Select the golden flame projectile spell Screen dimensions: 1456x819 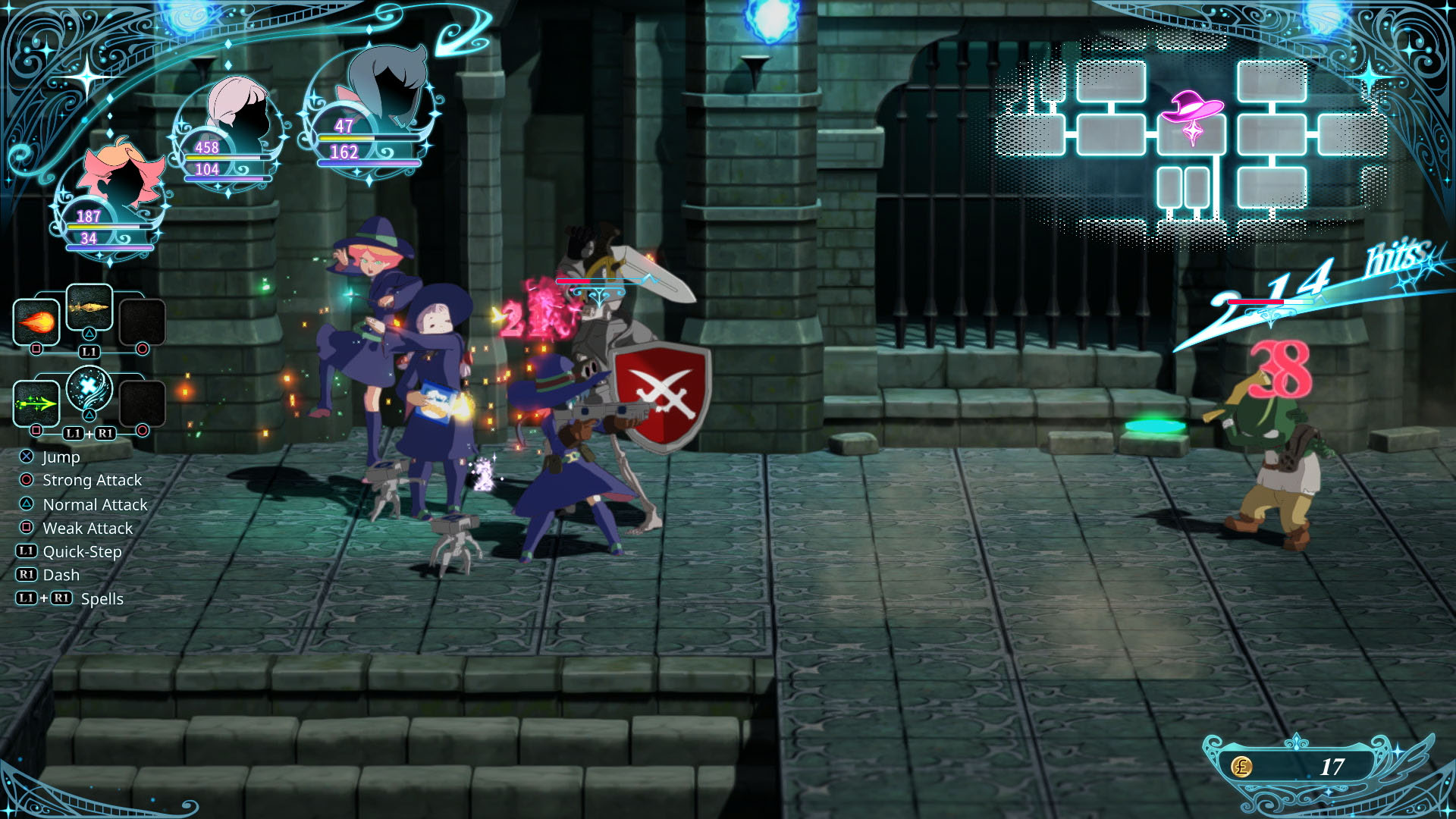tap(89, 306)
